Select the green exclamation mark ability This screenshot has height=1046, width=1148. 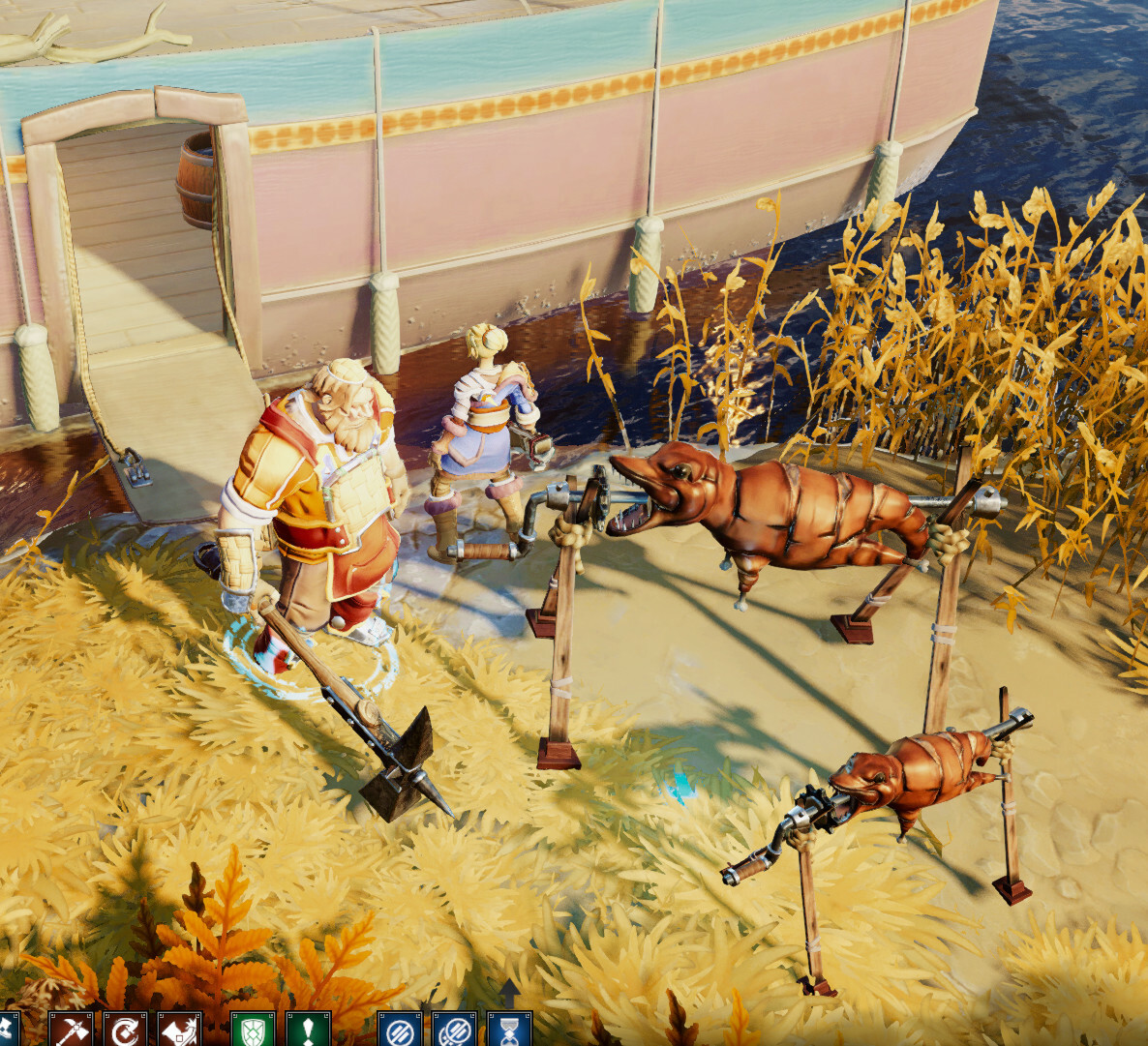pyautogui.click(x=308, y=1031)
